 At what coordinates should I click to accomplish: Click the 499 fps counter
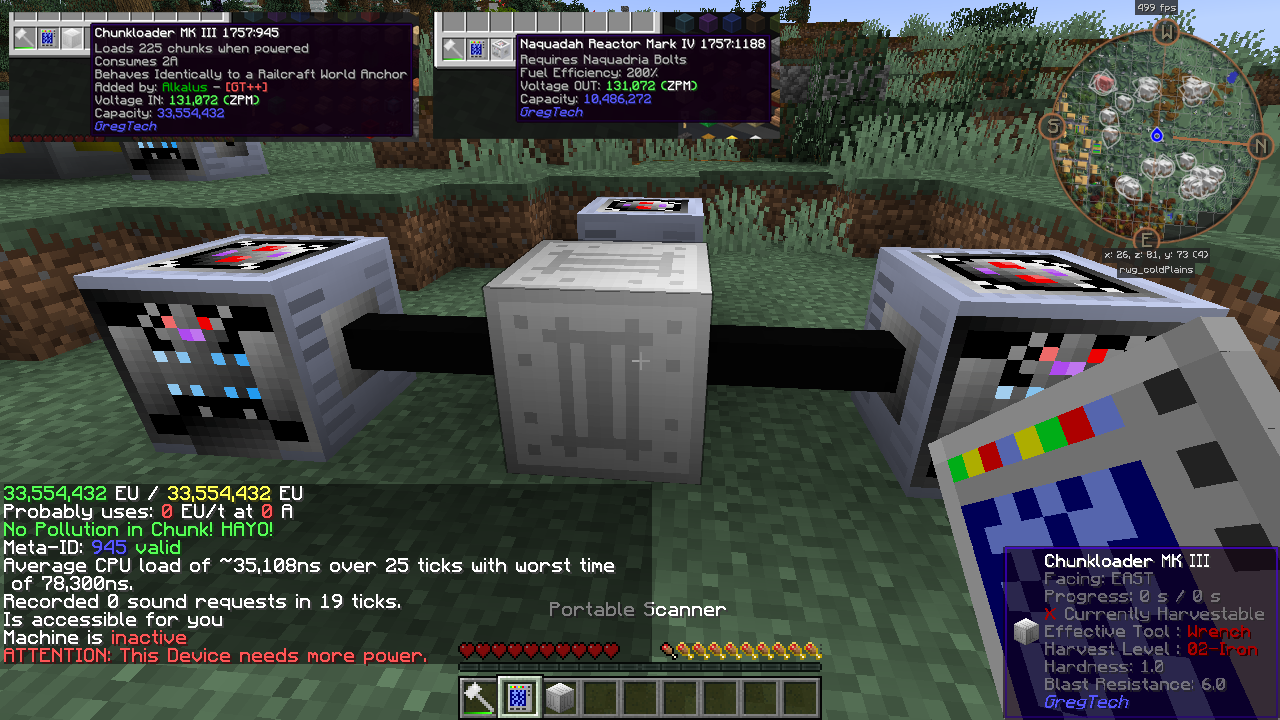tap(1155, 7)
